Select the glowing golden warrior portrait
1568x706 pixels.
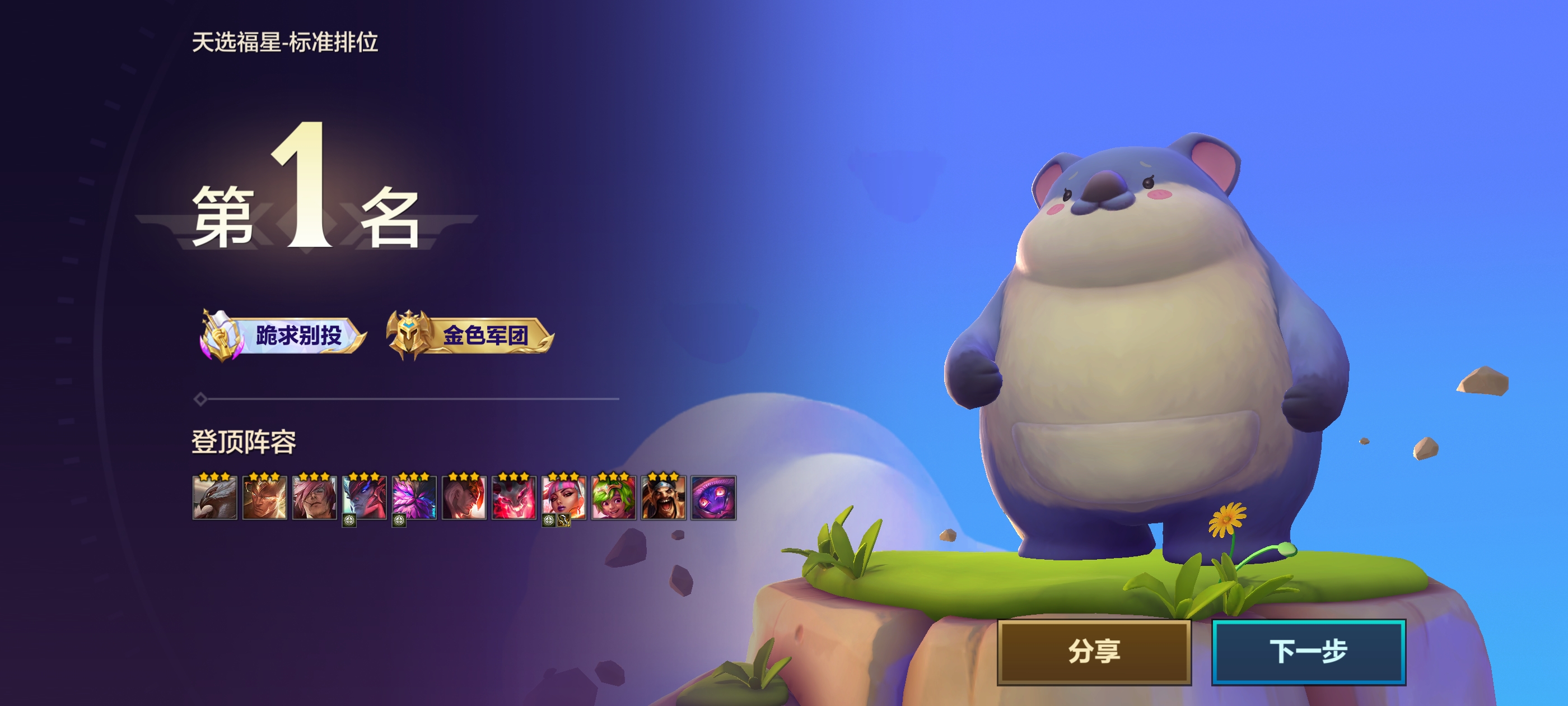pos(264,498)
